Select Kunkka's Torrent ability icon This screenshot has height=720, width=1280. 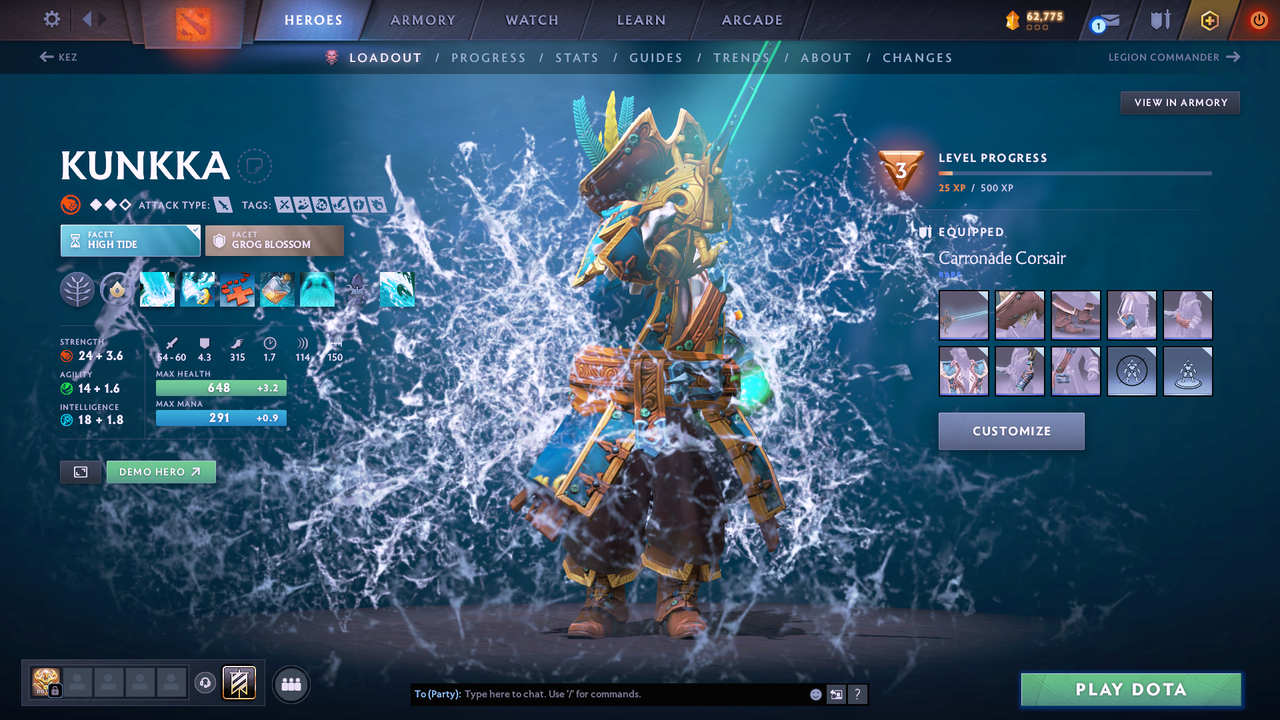[157, 289]
